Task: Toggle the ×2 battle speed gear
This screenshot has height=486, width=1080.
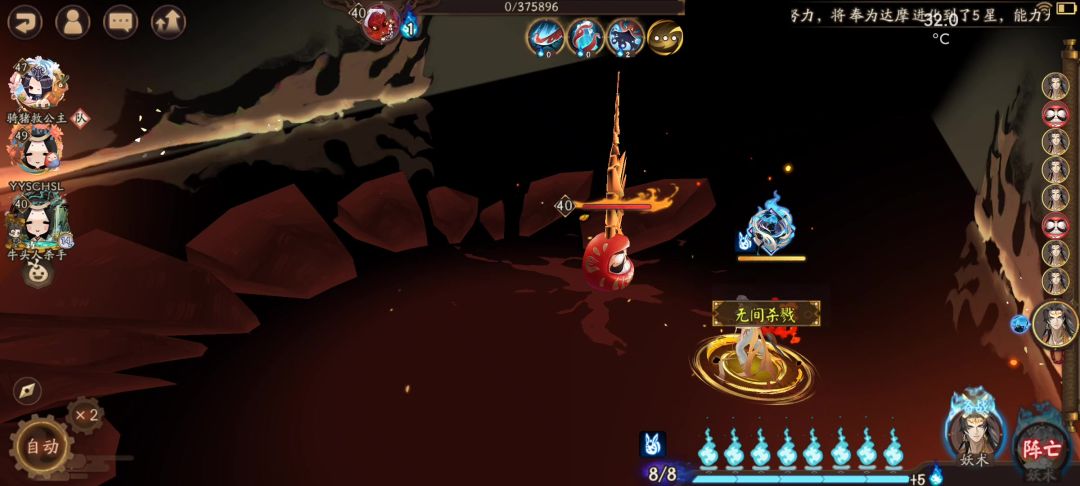Action: [x=86, y=415]
